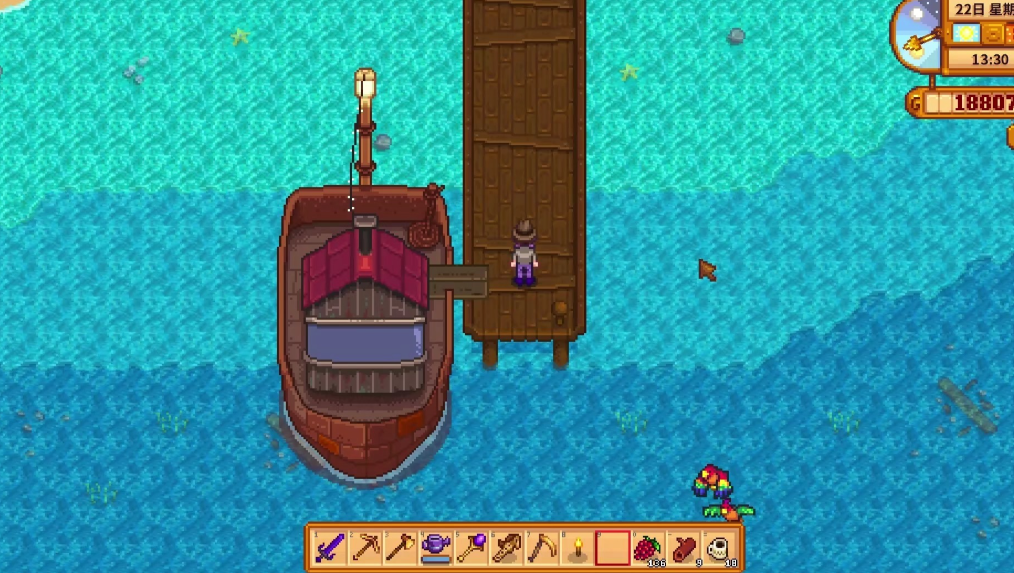Select the red berries stack of 106
Screen dimensions: 1014x573
point(648,548)
